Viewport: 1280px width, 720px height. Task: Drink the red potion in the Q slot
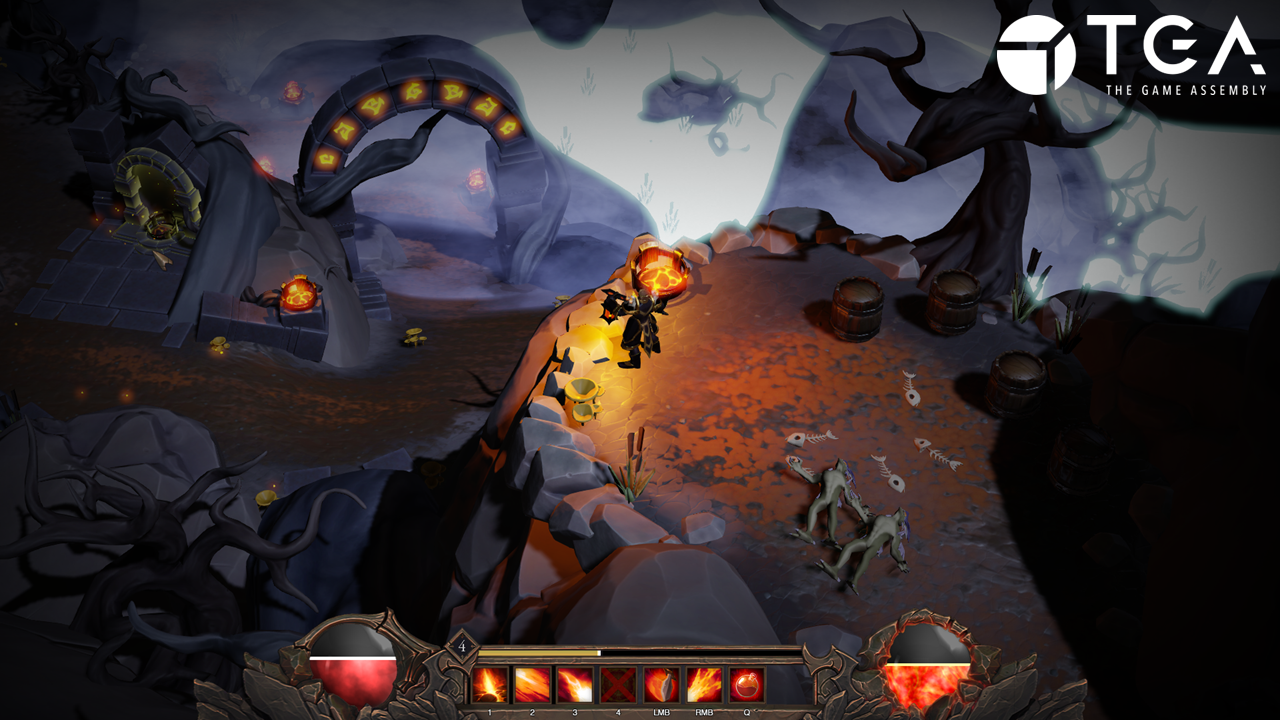pos(747,685)
